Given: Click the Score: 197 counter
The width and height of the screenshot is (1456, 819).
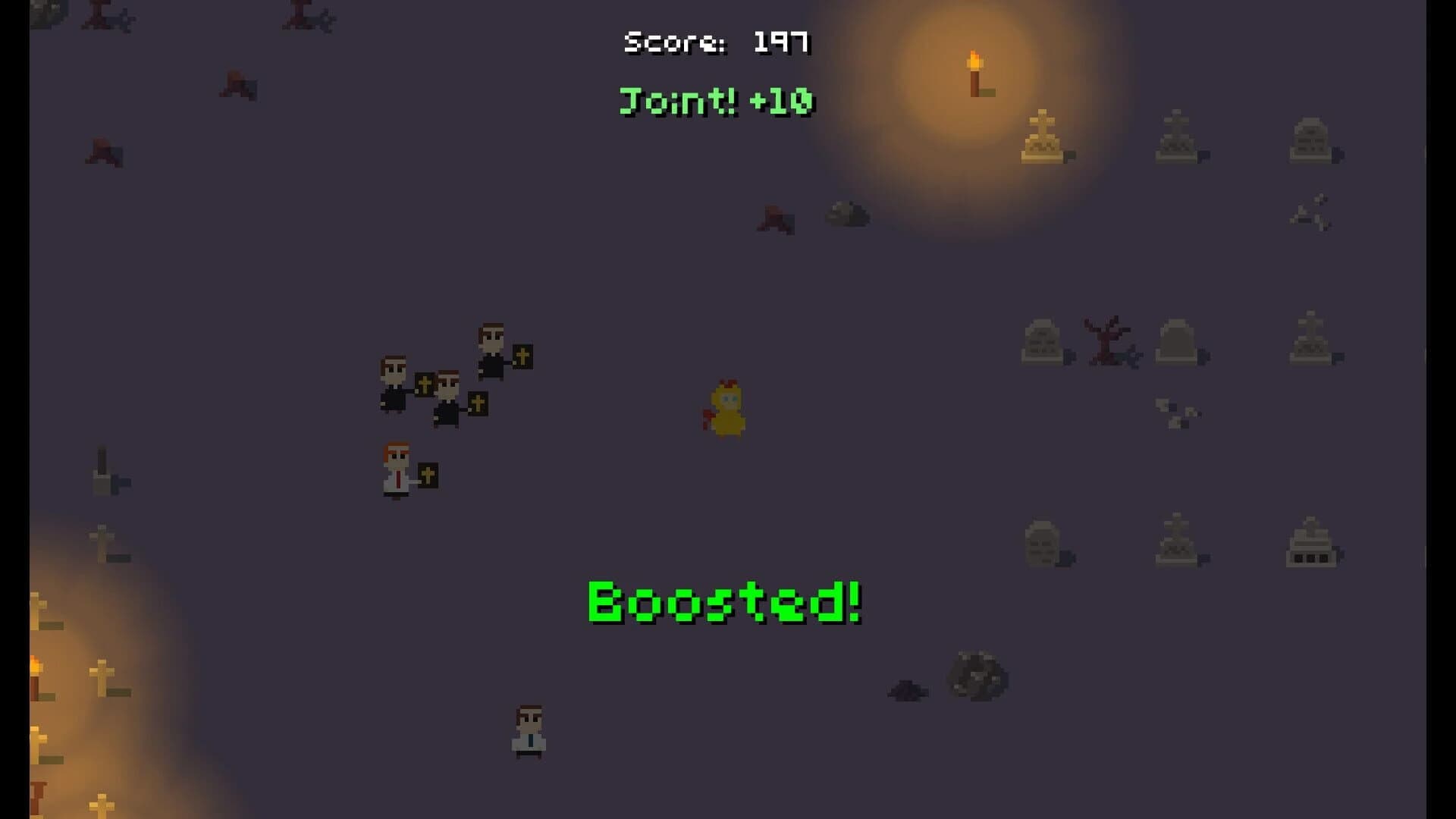Looking at the screenshot, I should coord(717,42).
